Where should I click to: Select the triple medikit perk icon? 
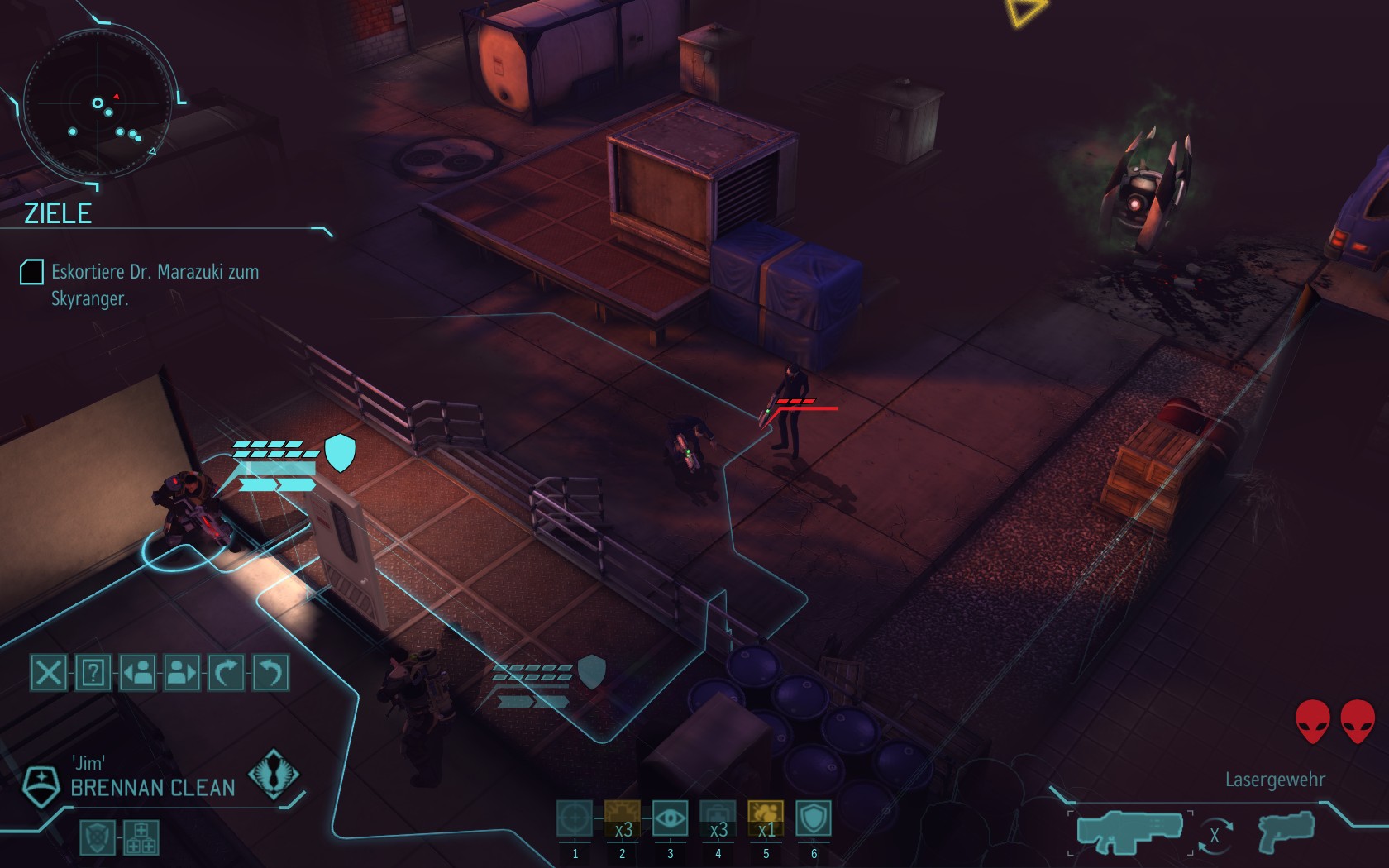(x=141, y=837)
